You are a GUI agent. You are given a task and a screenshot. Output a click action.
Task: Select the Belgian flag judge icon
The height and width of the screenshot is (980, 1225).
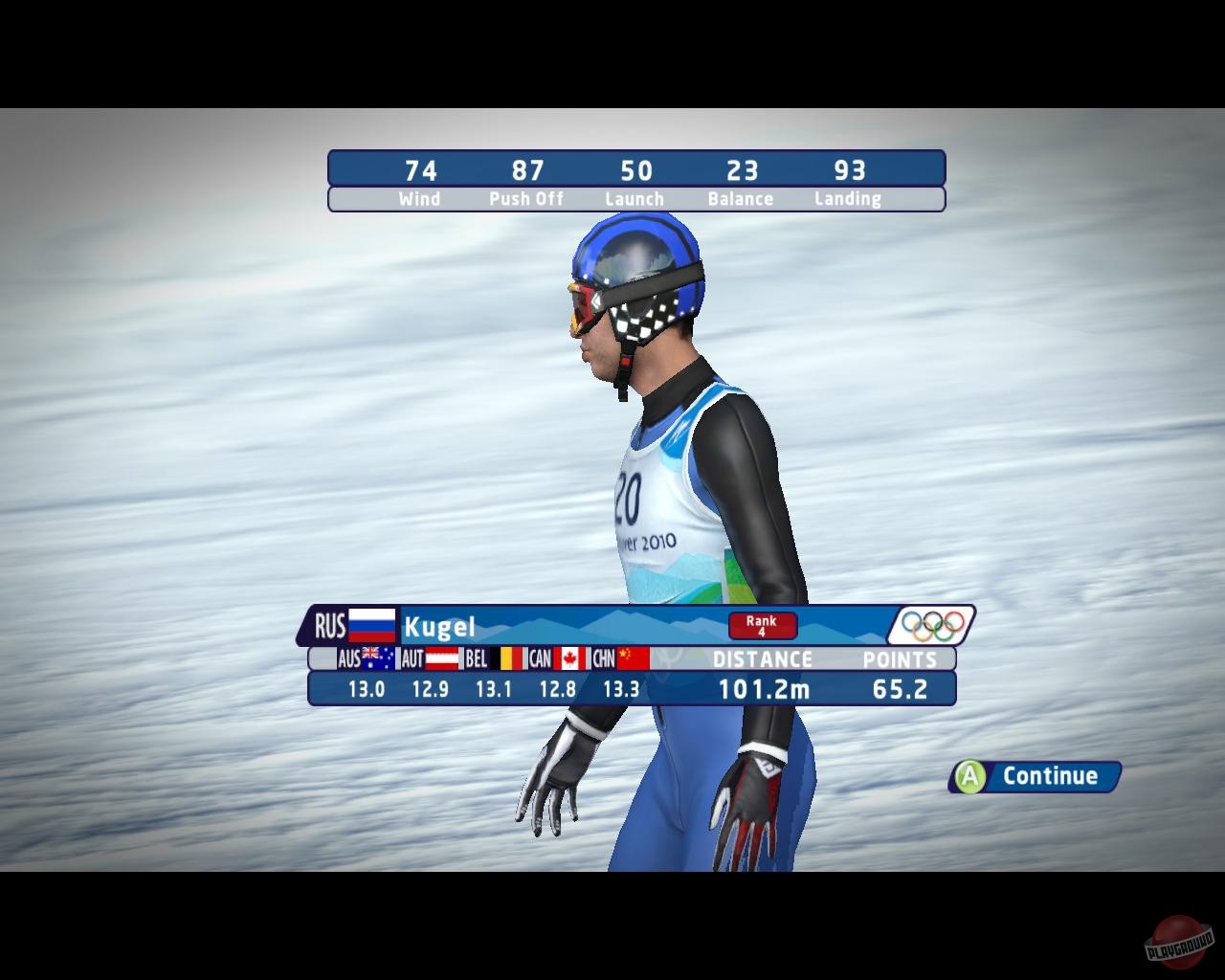click(x=506, y=659)
